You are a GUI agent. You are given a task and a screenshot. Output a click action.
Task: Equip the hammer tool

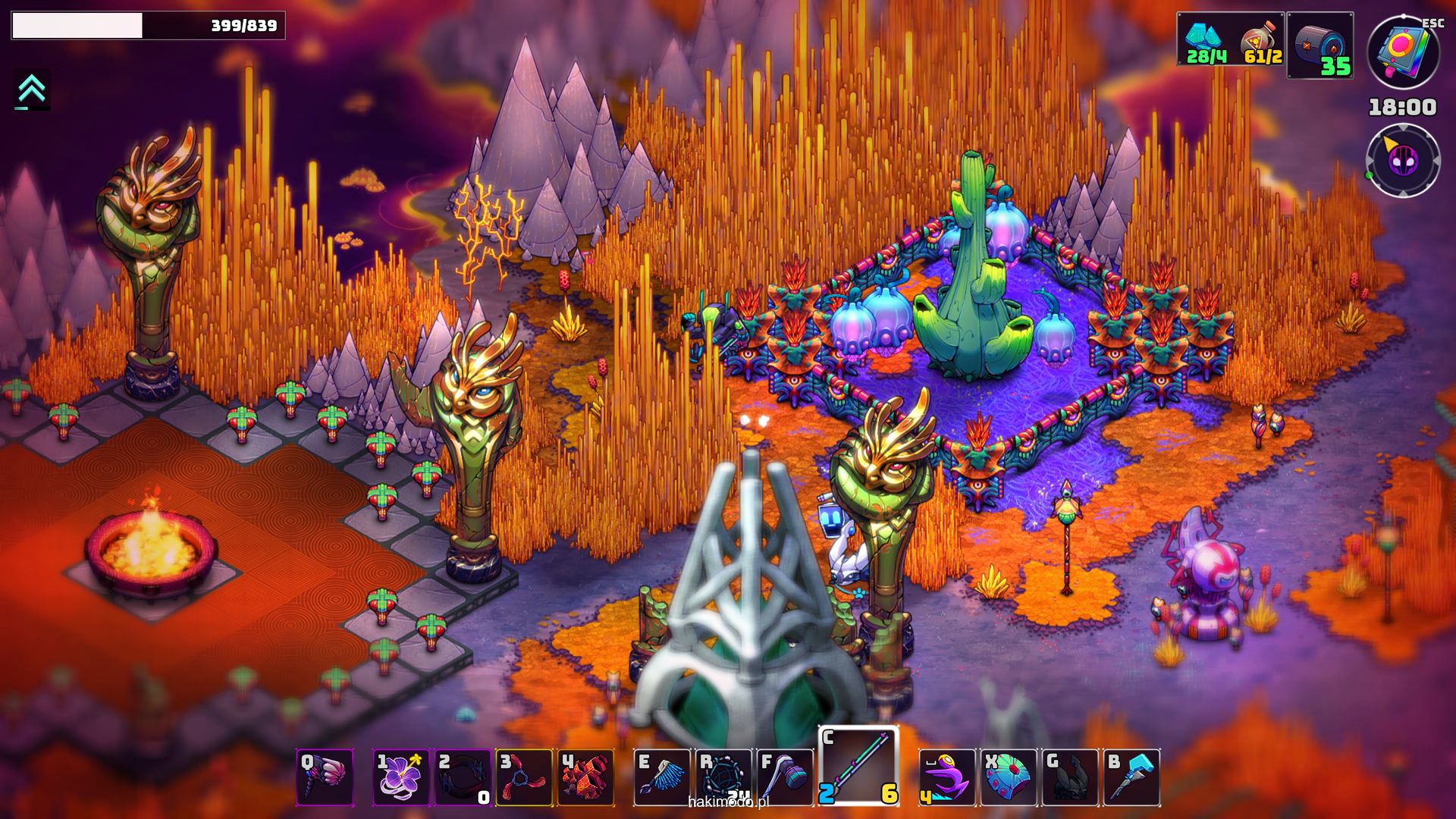pyautogui.click(x=785, y=777)
